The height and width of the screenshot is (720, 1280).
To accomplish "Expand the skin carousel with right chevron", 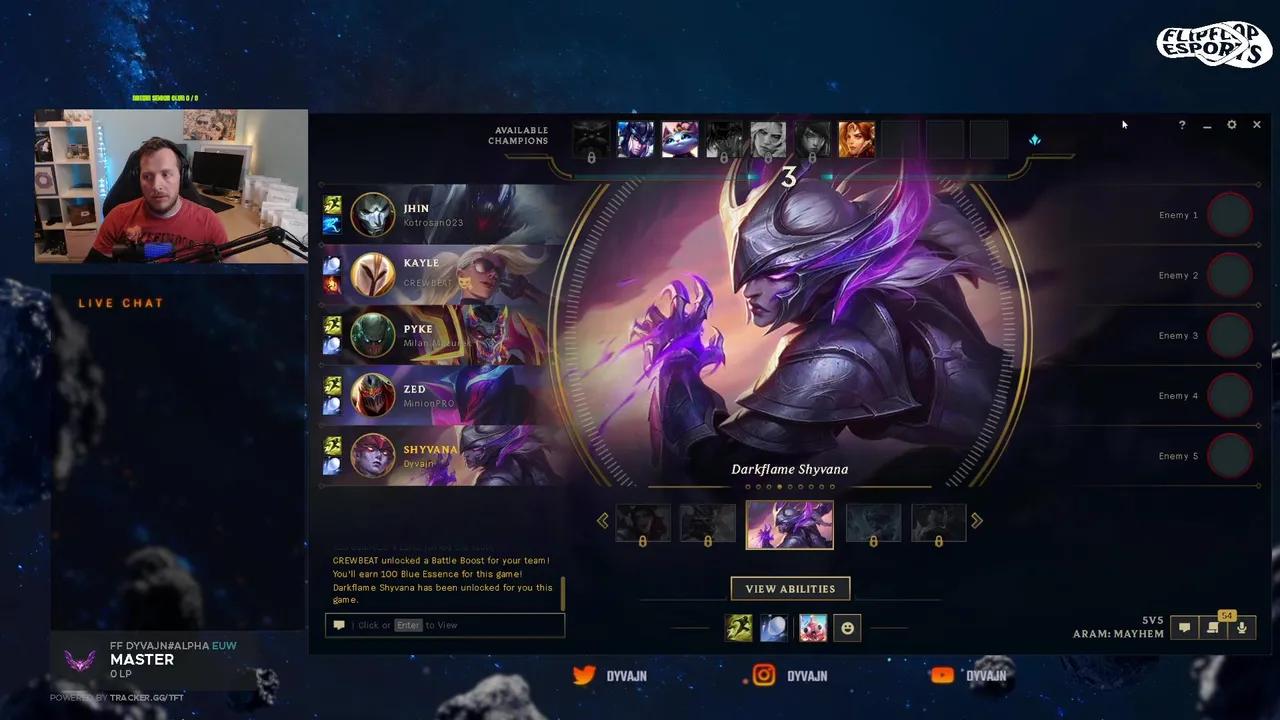I will click(977, 520).
